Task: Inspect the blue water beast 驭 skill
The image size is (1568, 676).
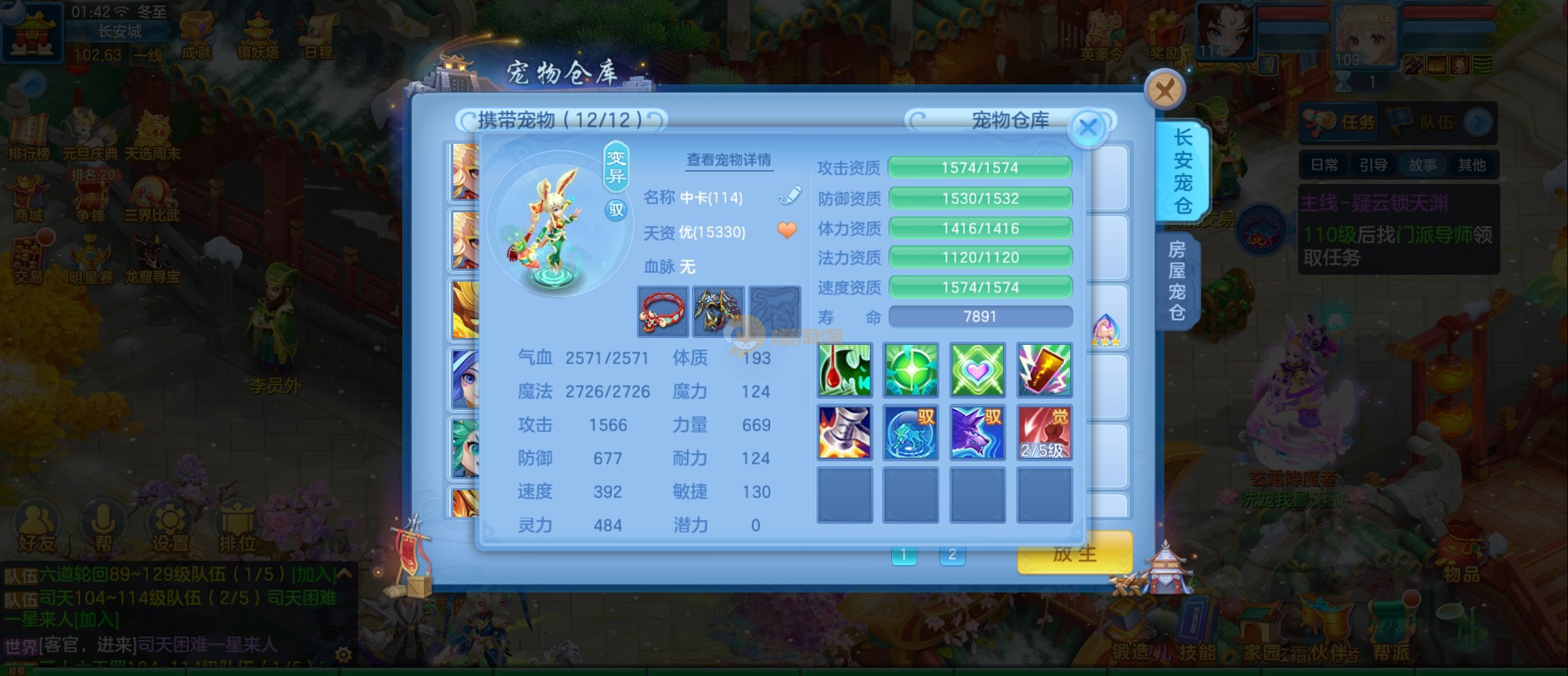Action: point(910,433)
